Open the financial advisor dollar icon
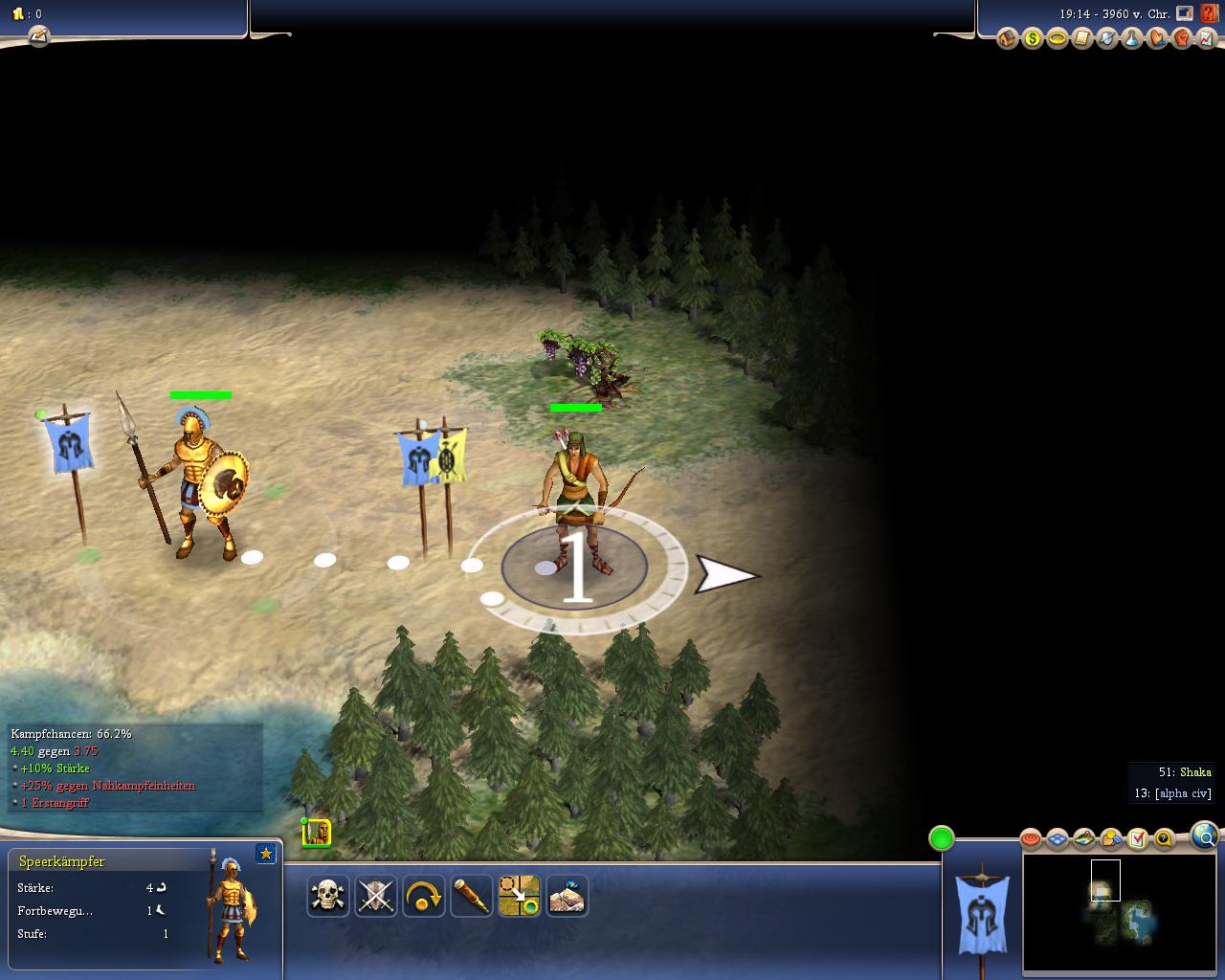The height and width of the screenshot is (980, 1225). [1032, 38]
